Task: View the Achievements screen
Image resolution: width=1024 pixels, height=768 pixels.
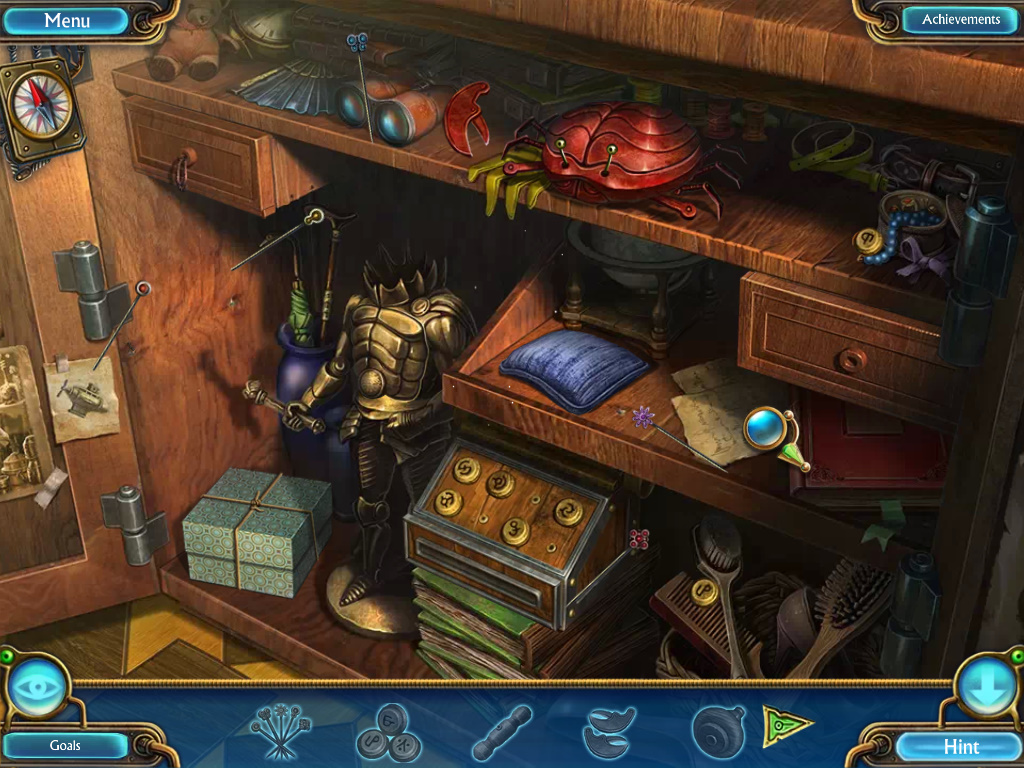Action: point(960,20)
